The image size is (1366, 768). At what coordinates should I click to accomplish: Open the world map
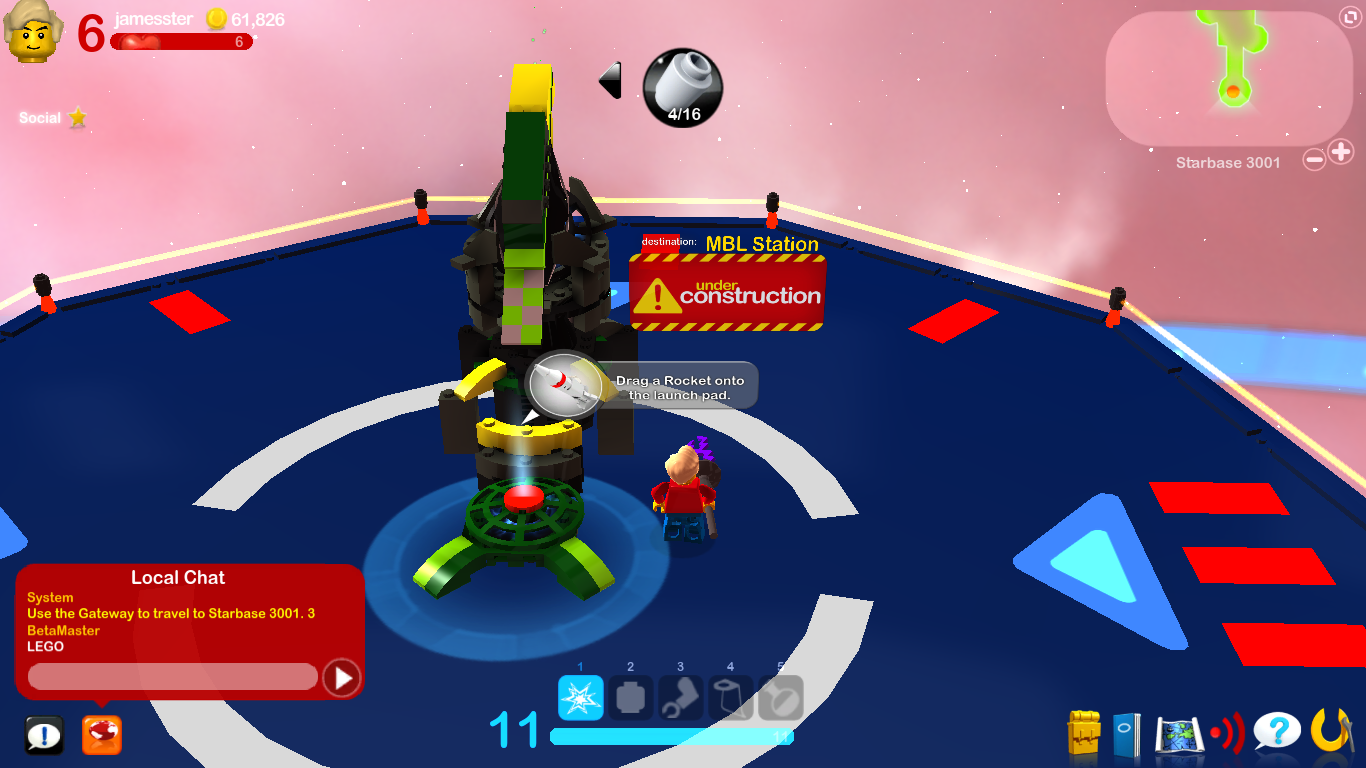[x=1179, y=732]
